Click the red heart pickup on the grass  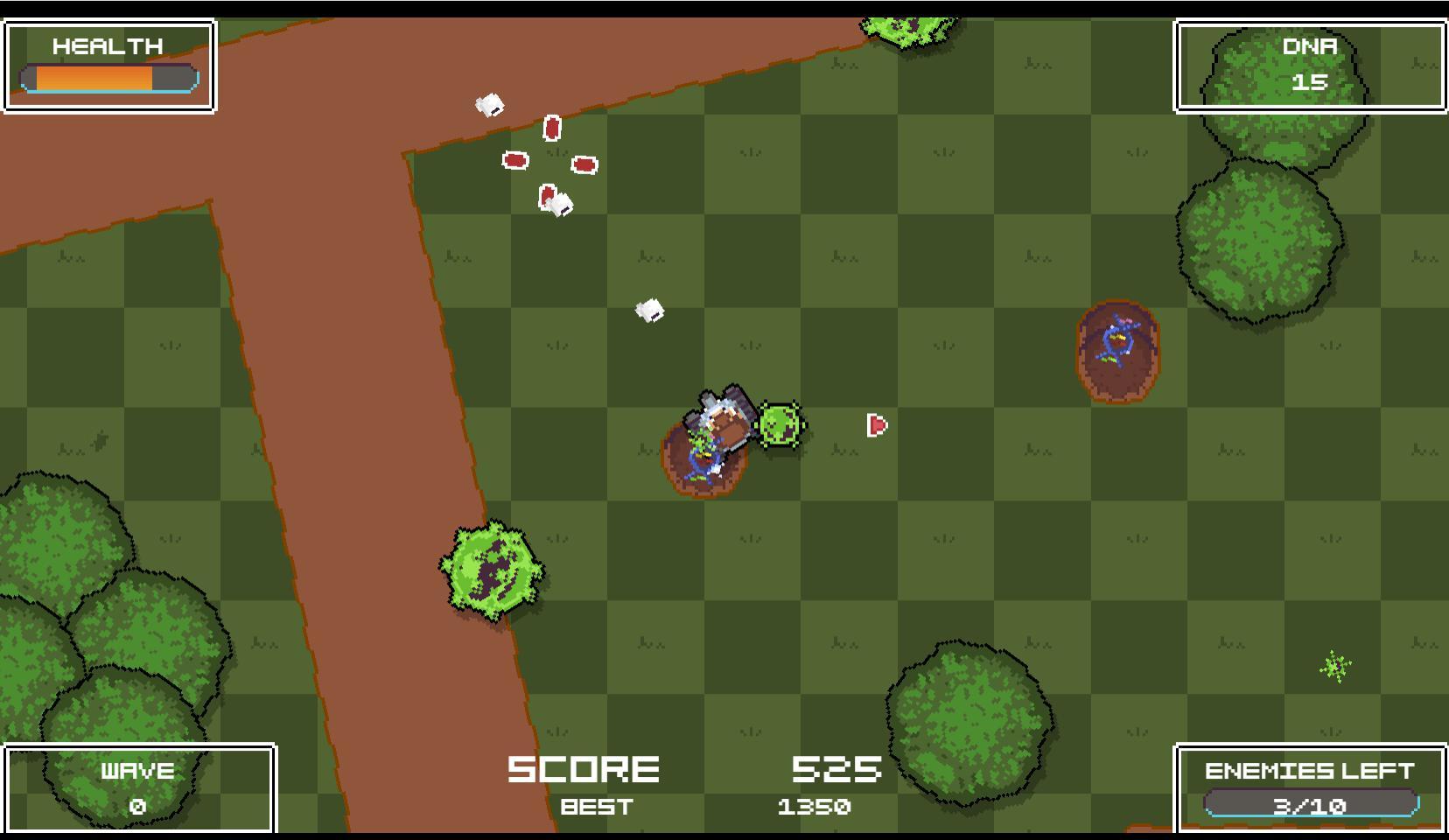878,423
